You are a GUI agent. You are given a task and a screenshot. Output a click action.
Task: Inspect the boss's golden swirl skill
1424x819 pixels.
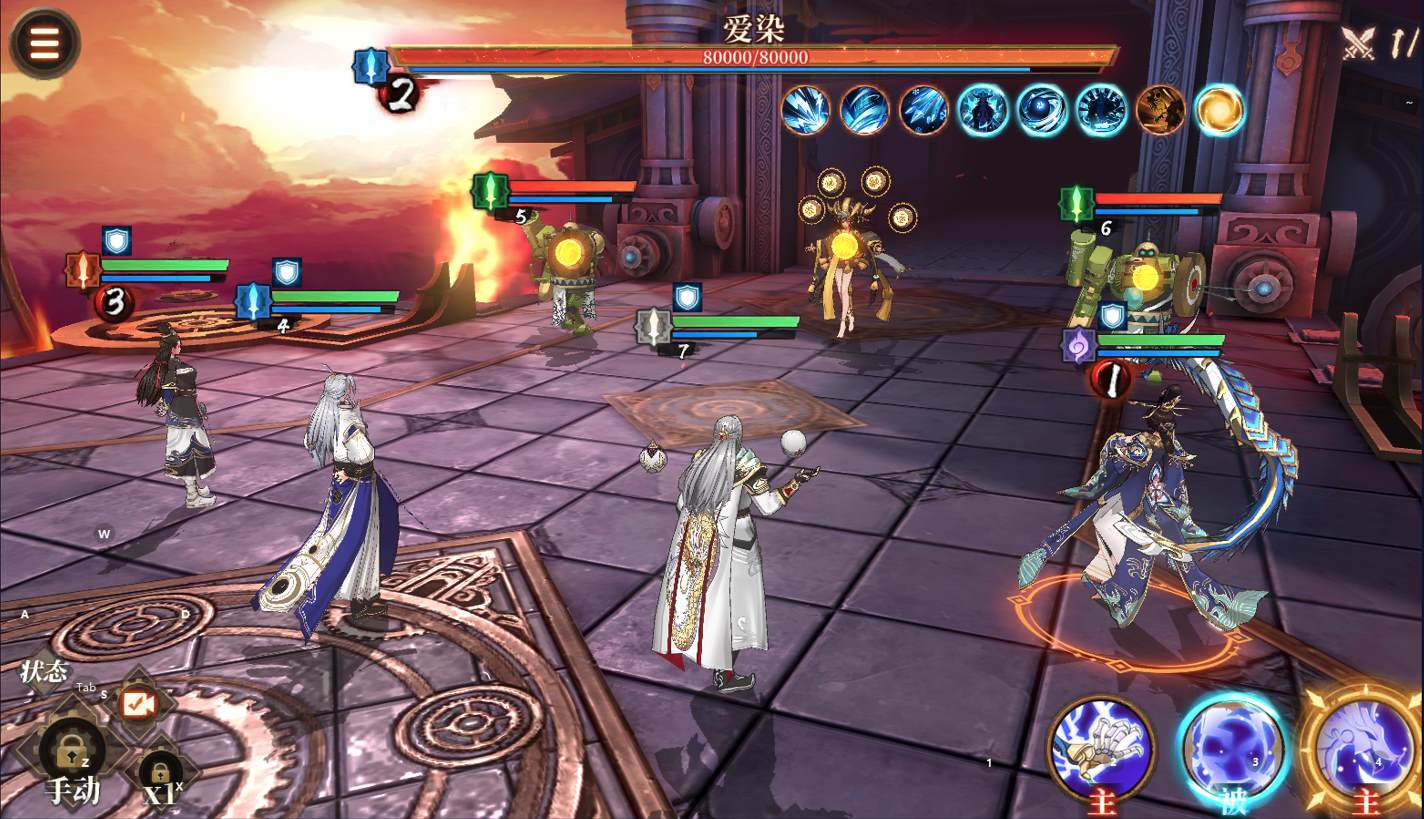tap(1219, 110)
